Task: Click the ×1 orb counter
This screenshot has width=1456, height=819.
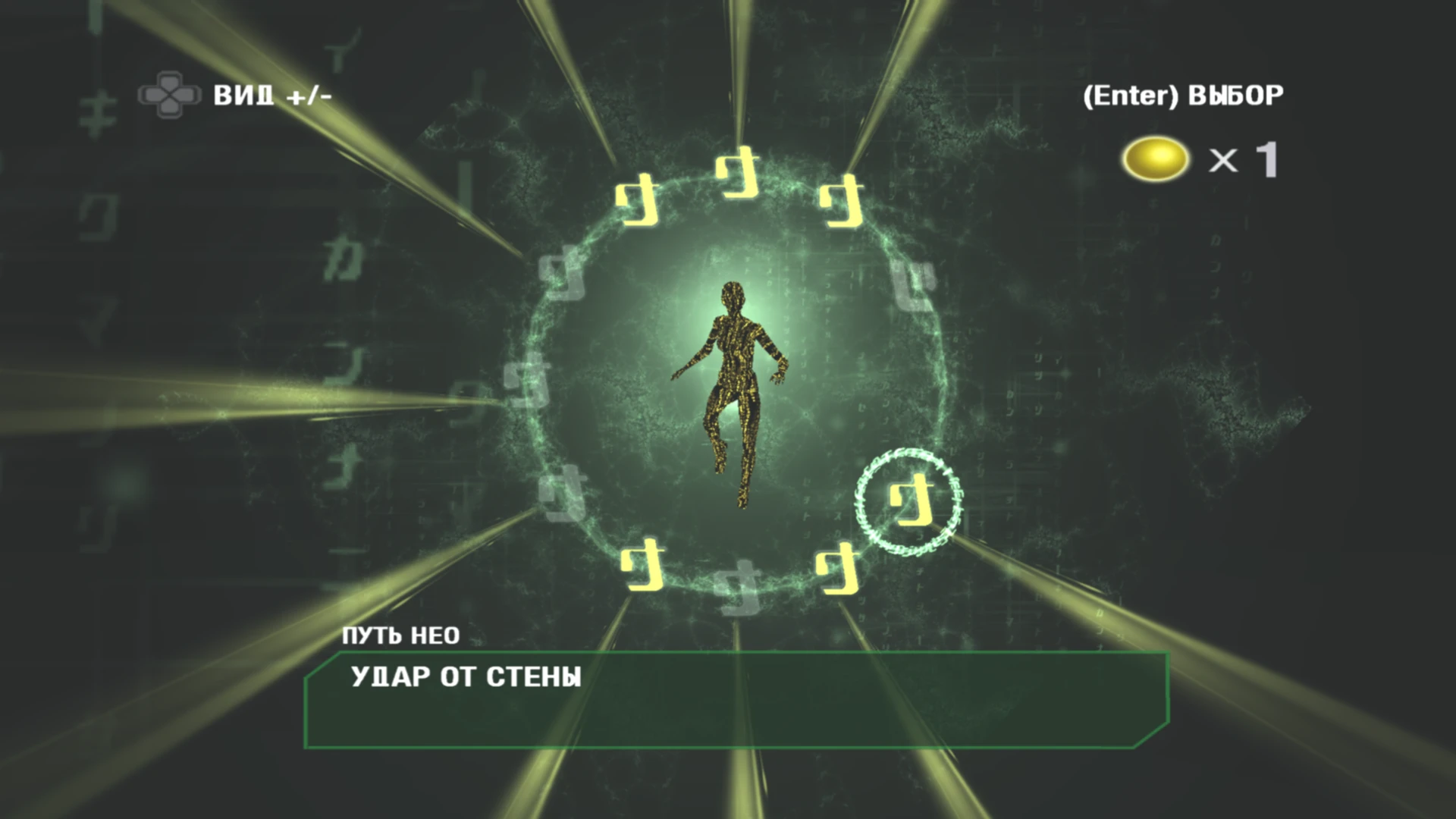Action: point(1244,159)
